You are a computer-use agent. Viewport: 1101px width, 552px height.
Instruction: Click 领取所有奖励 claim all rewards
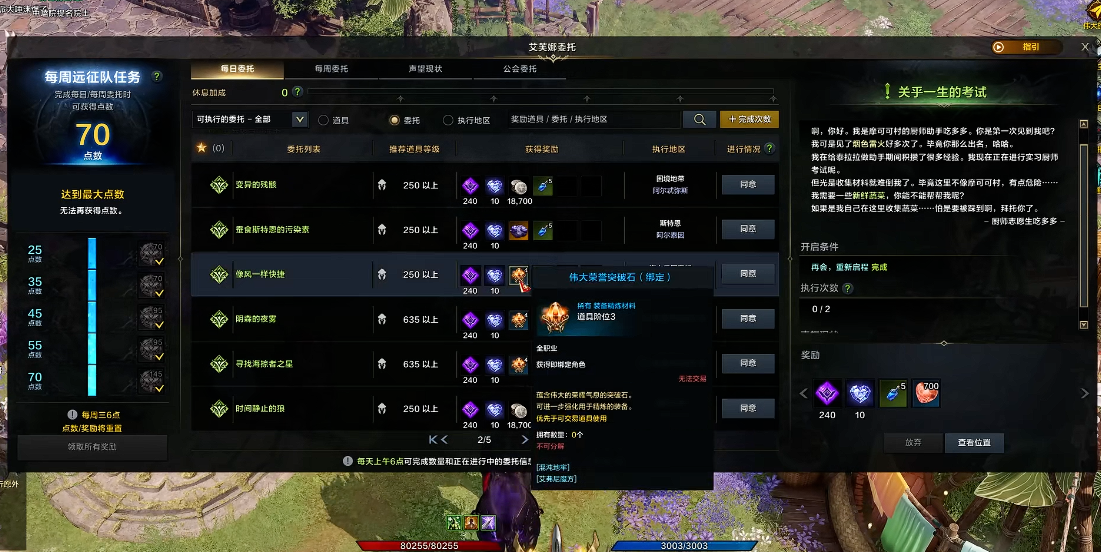92,447
